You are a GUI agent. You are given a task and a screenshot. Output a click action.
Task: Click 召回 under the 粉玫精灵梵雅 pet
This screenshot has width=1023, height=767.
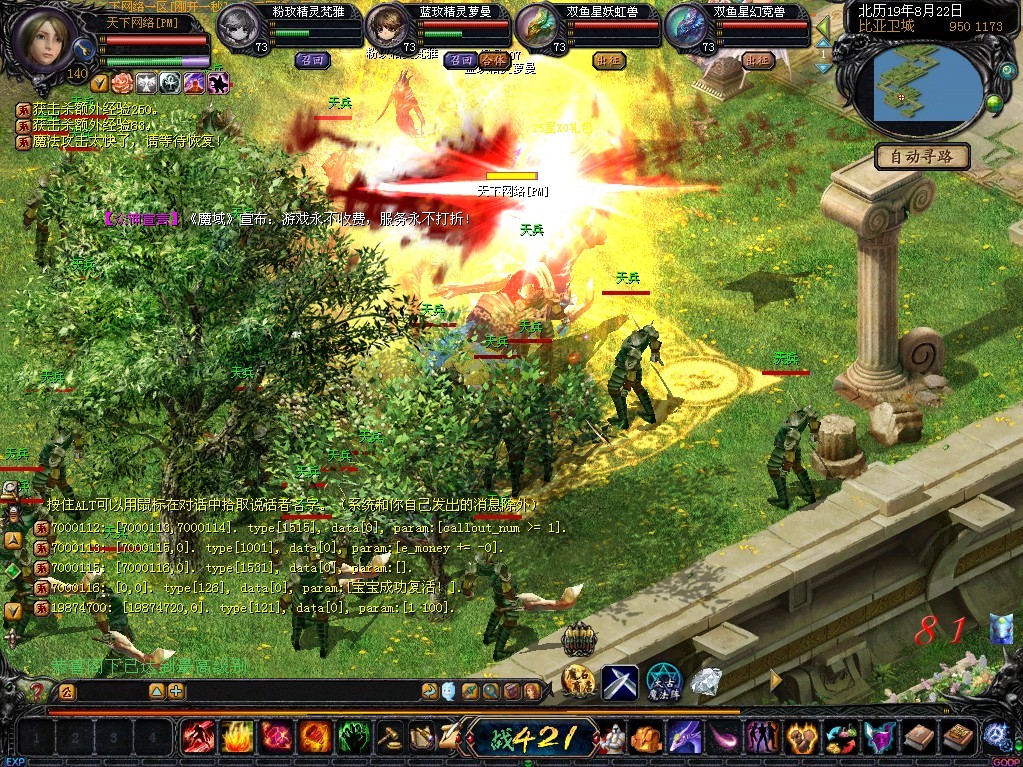tap(312, 60)
